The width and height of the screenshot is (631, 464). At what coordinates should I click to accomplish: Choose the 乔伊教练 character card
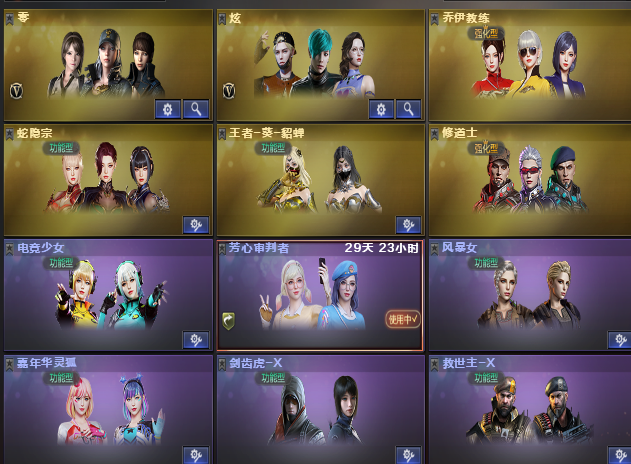point(530,65)
